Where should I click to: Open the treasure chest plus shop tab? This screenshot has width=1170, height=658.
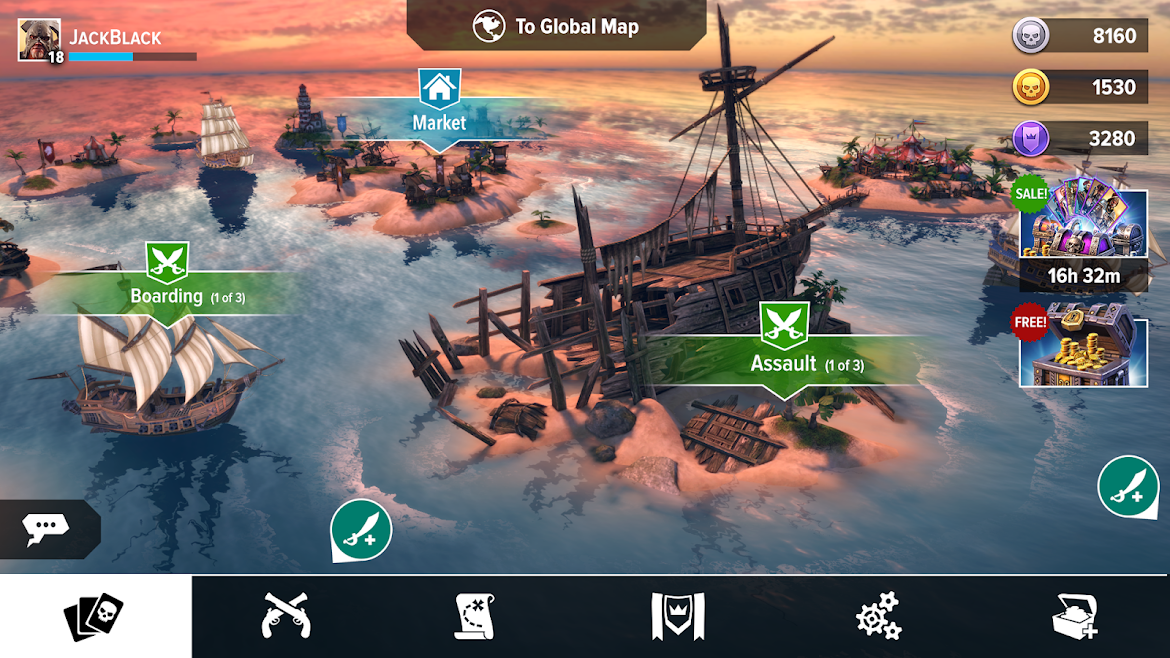[x=1075, y=616]
